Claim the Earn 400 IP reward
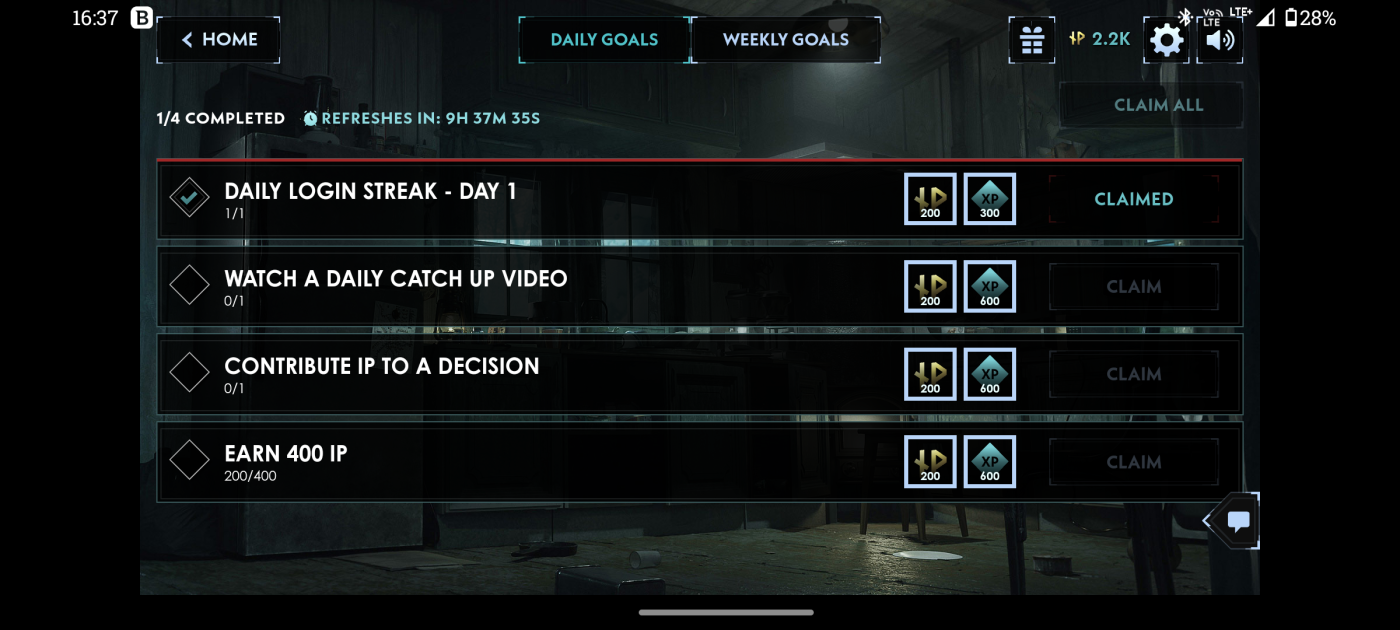 pyautogui.click(x=1133, y=462)
